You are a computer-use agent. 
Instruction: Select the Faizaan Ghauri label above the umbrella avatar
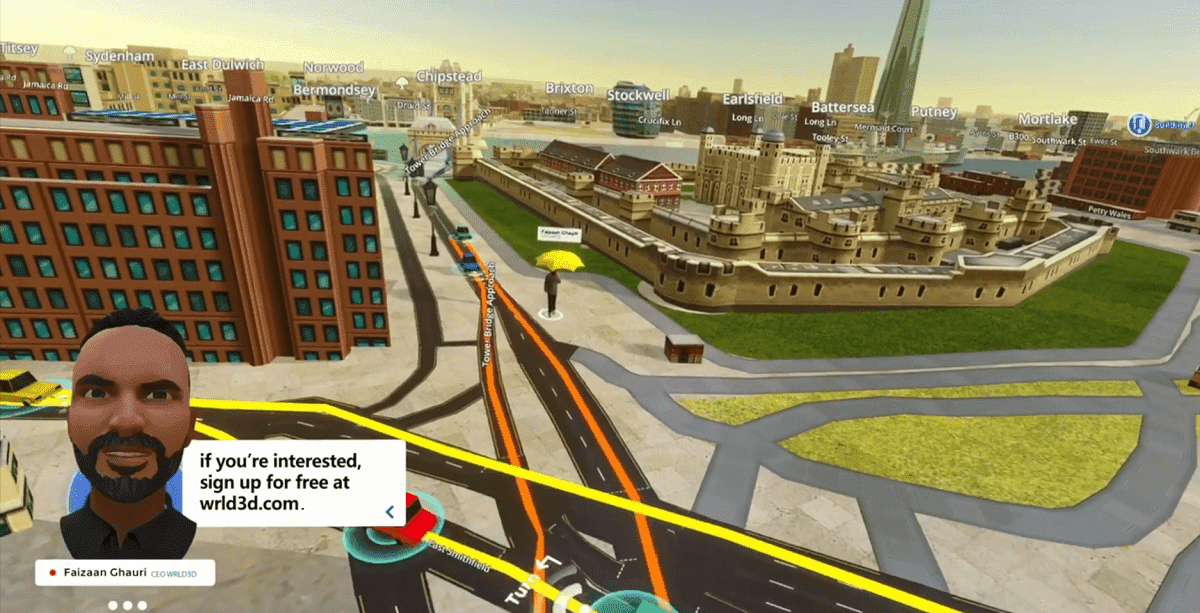pyautogui.click(x=560, y=235)
